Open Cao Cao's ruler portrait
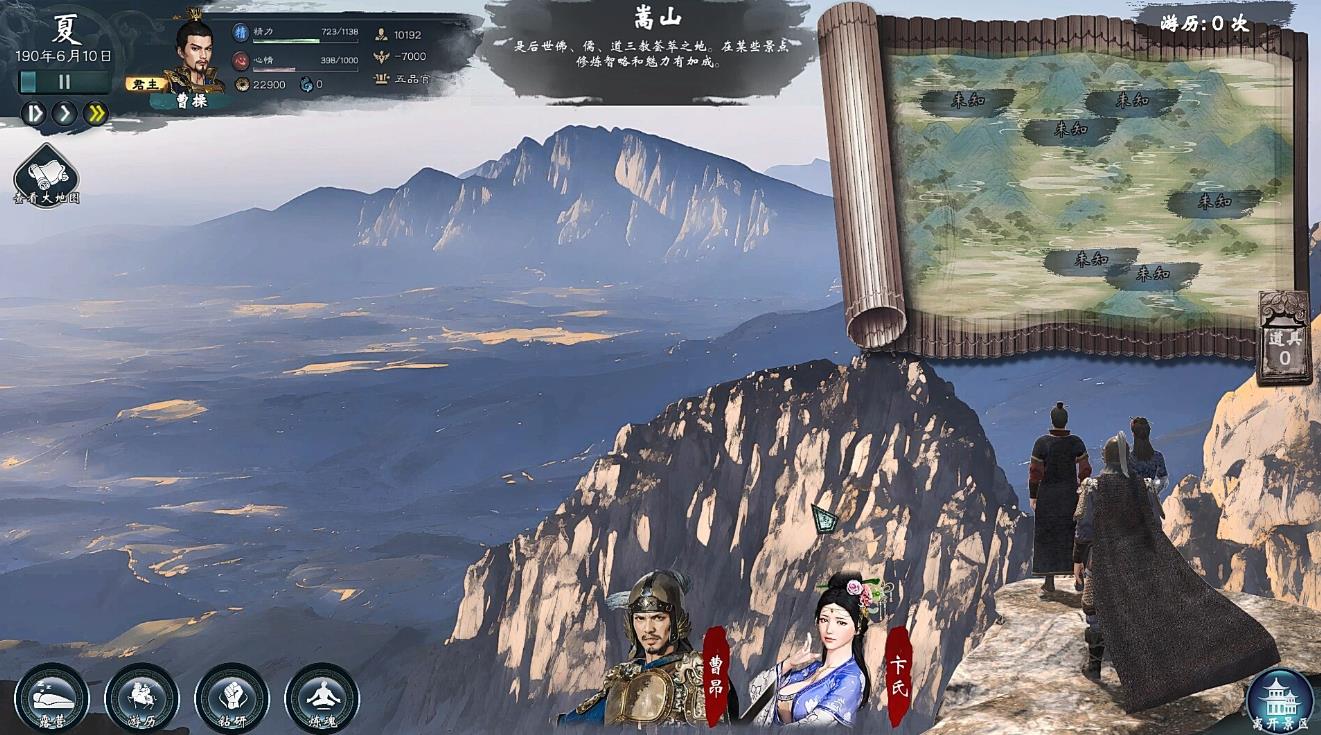Viewport: 1321px width, 735px height. (x=194, y=55)
